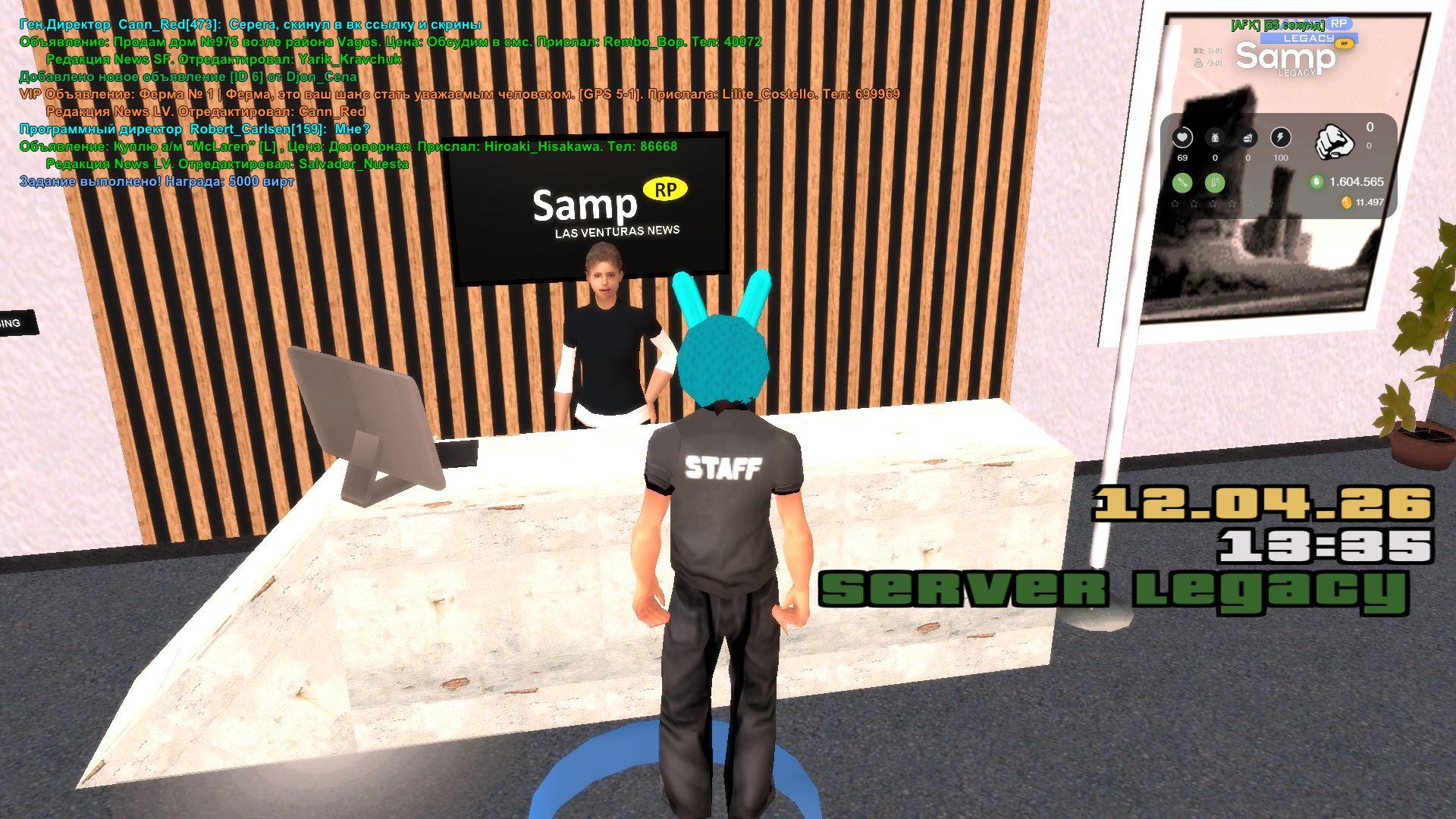This screenshot has width=1456, height=819.
Task: Click the fist weapon icon
Action: point(1334,141)
